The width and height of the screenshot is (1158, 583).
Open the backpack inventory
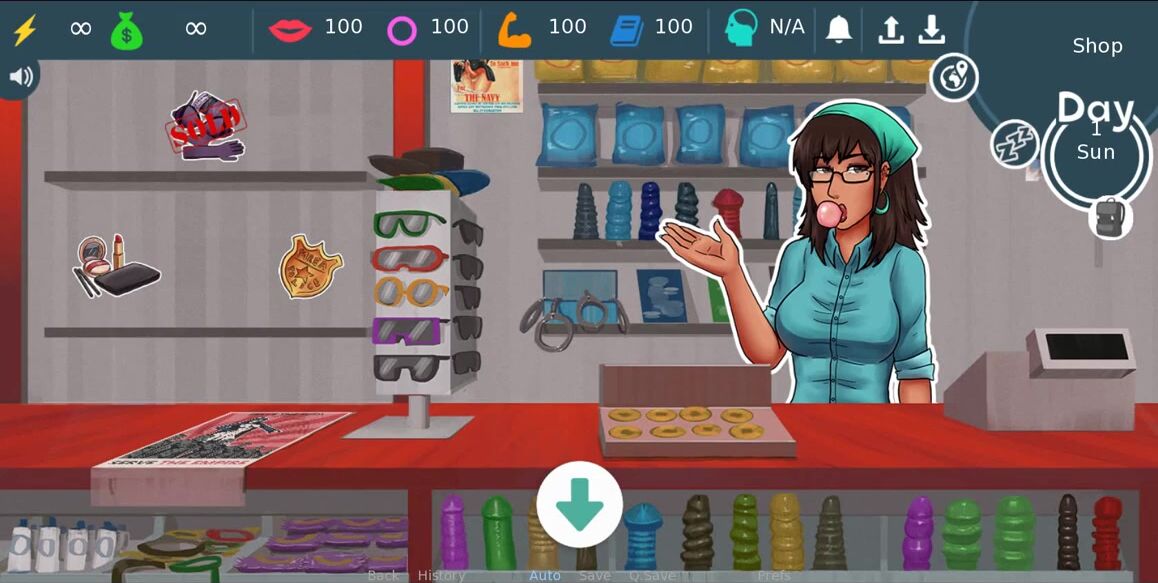(1110, 217)
